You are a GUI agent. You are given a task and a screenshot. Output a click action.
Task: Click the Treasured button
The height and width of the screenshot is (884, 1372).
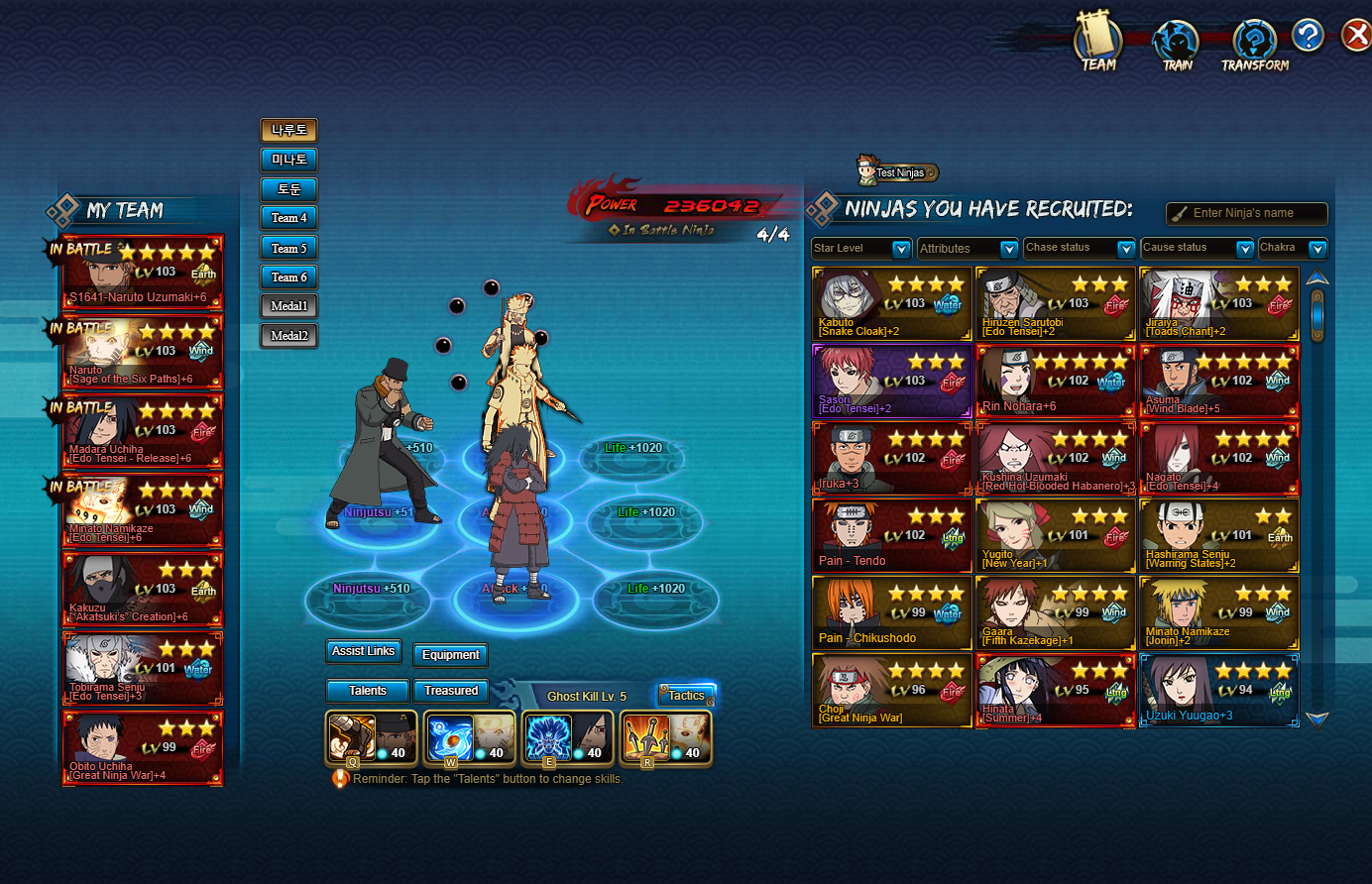coord(451,691)
